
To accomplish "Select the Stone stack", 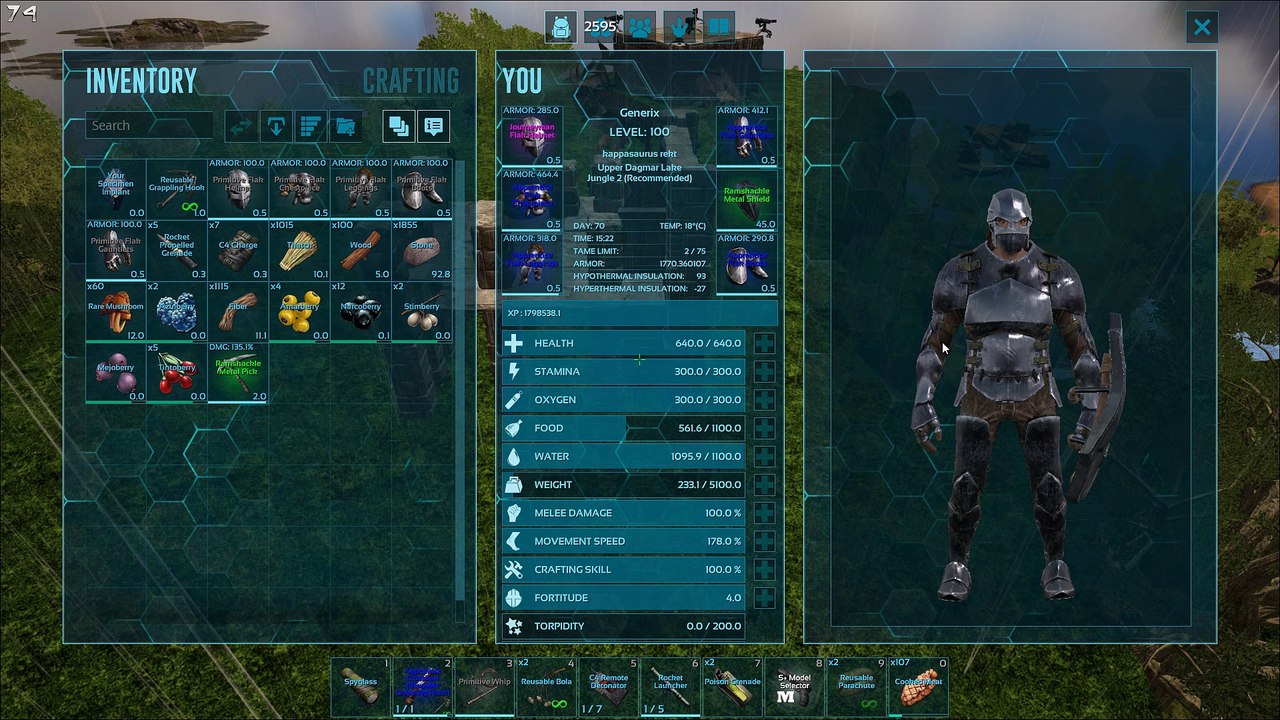I will click(x=421, y=250).
